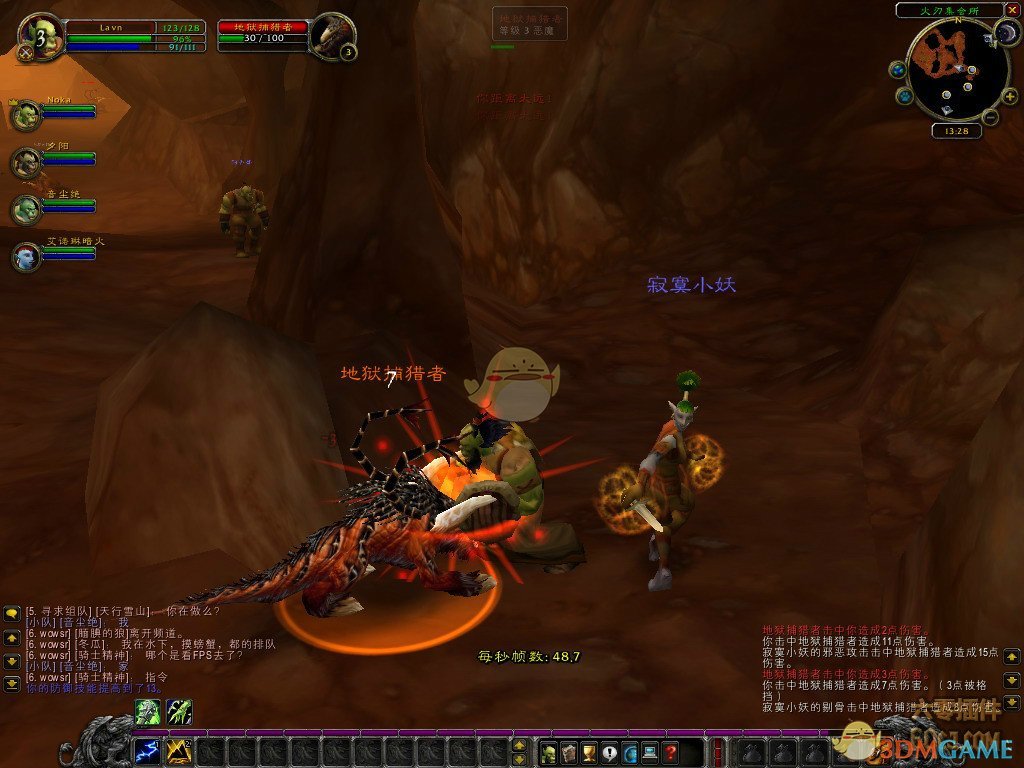The width and height of the screenshot is (1024, 768).
Task: Zoom out the minimap with minus button
Action: (988, 118)
